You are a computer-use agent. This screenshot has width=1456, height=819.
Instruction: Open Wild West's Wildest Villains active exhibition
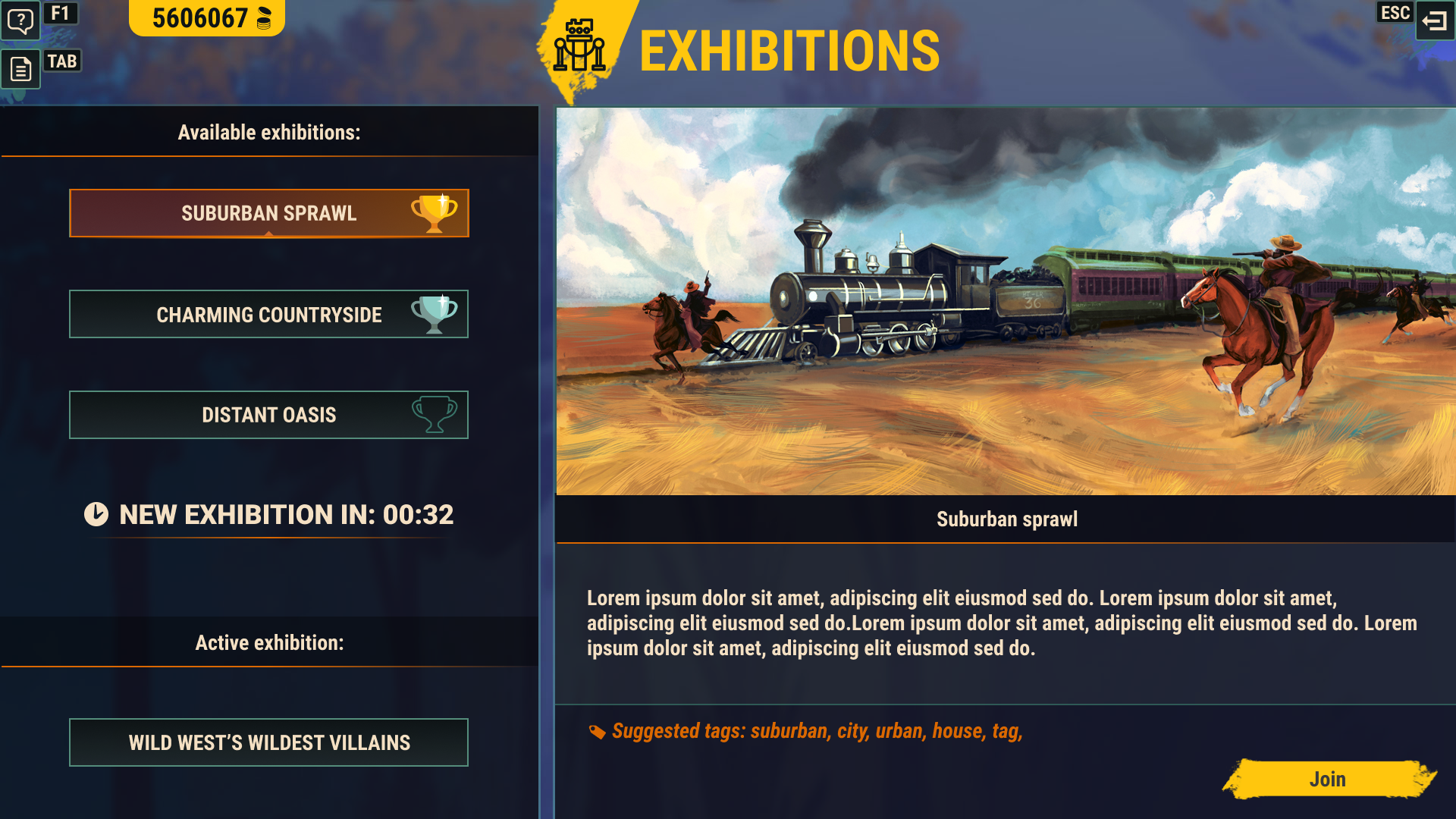(268, 742)
